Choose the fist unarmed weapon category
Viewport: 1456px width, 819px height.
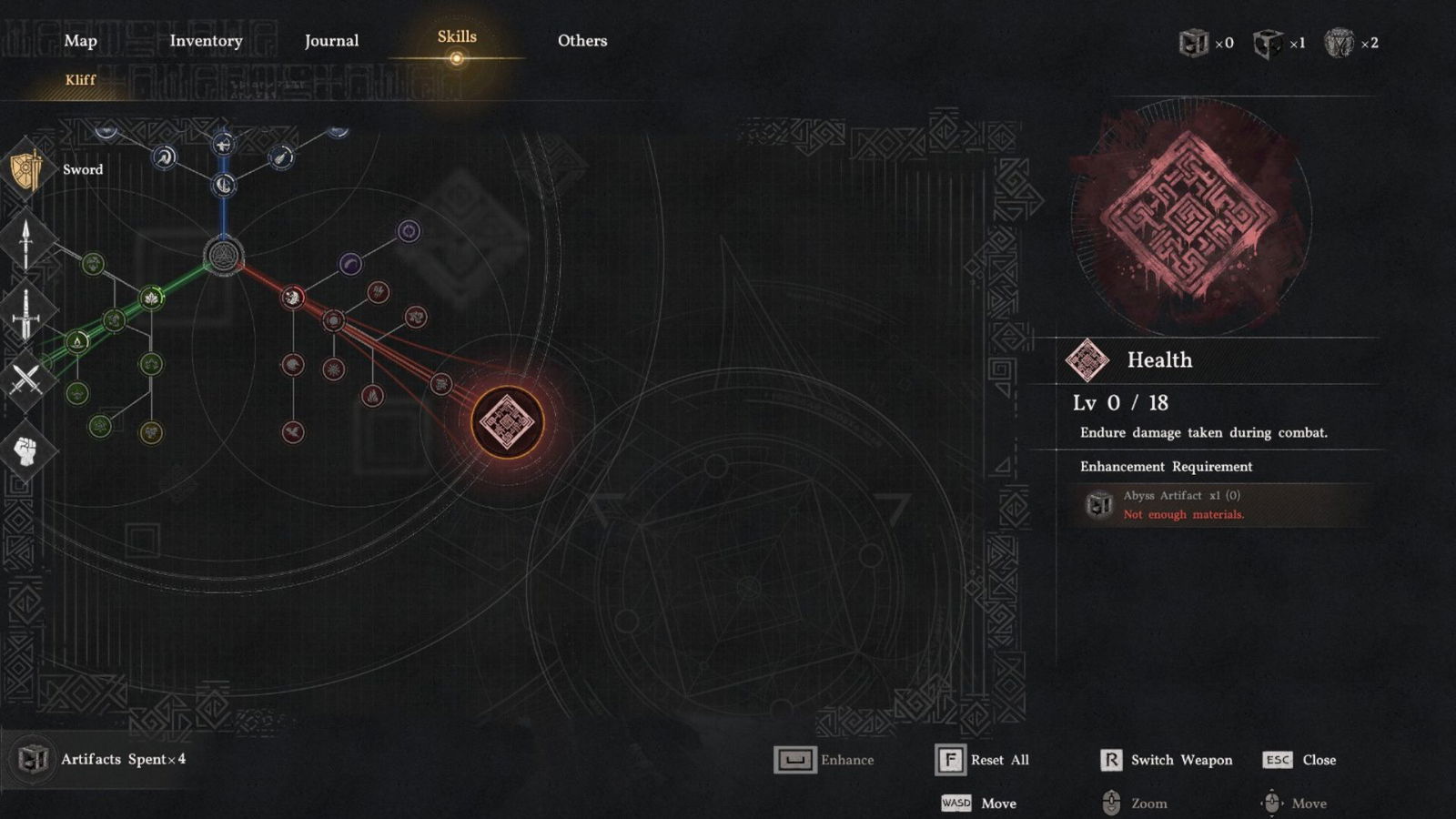[x=26, y=450]
